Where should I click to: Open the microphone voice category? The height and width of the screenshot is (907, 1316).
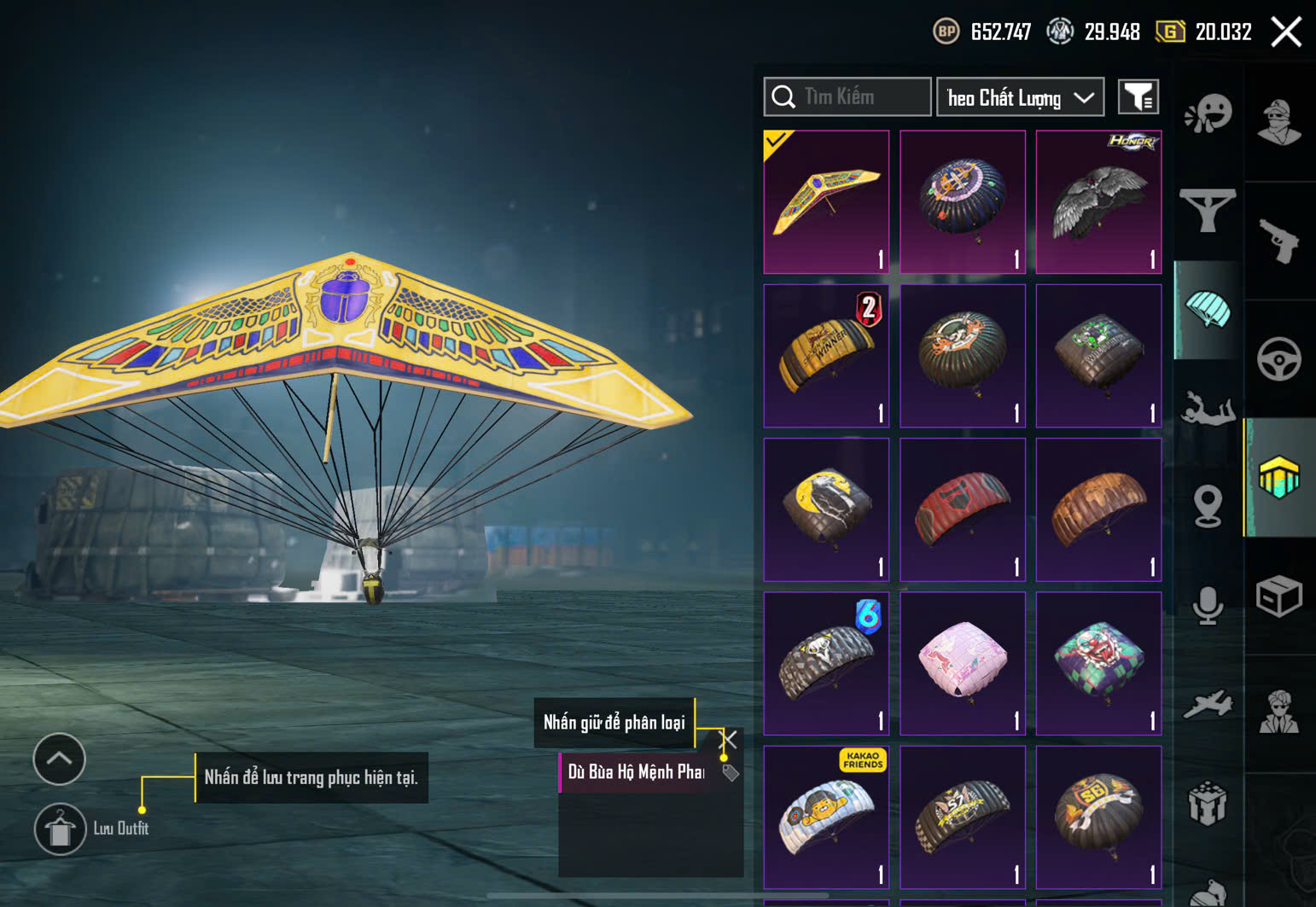coord(1208,606)
